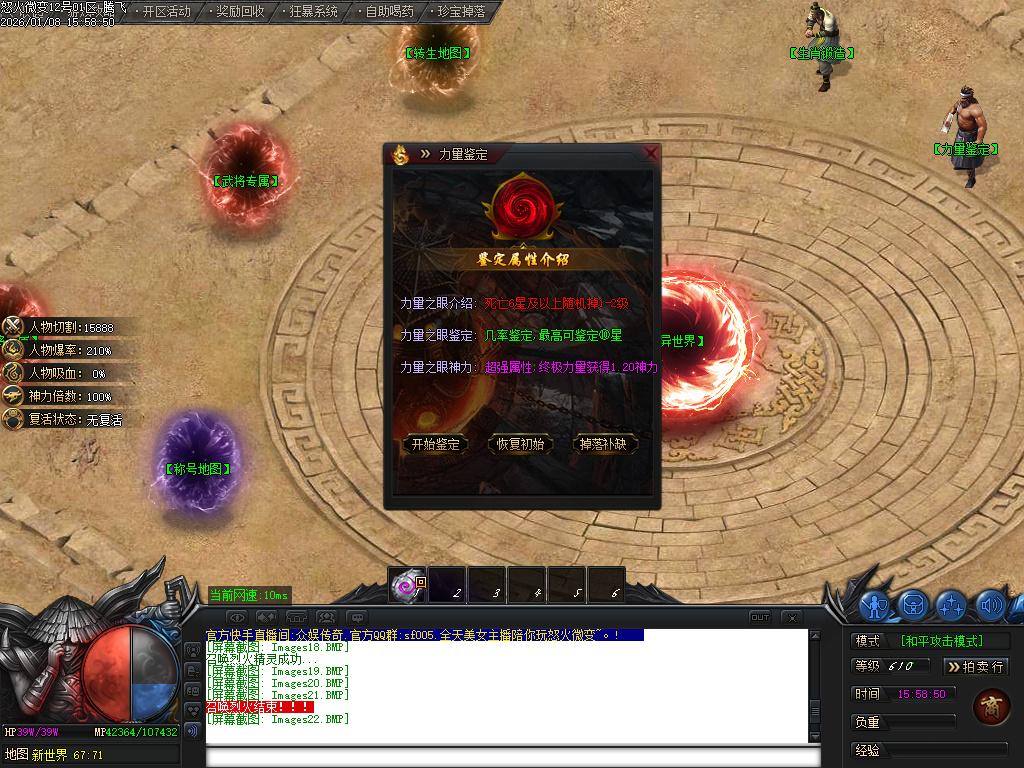Click the OUT button above the chat
Viewport: 1024px width, 768px height.
tap(760, 616)
